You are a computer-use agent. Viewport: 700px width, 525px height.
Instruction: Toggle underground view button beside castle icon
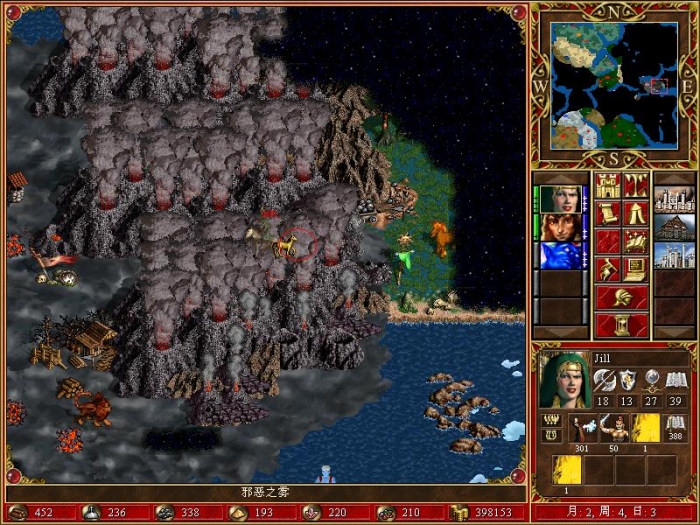tap(636, 186)
